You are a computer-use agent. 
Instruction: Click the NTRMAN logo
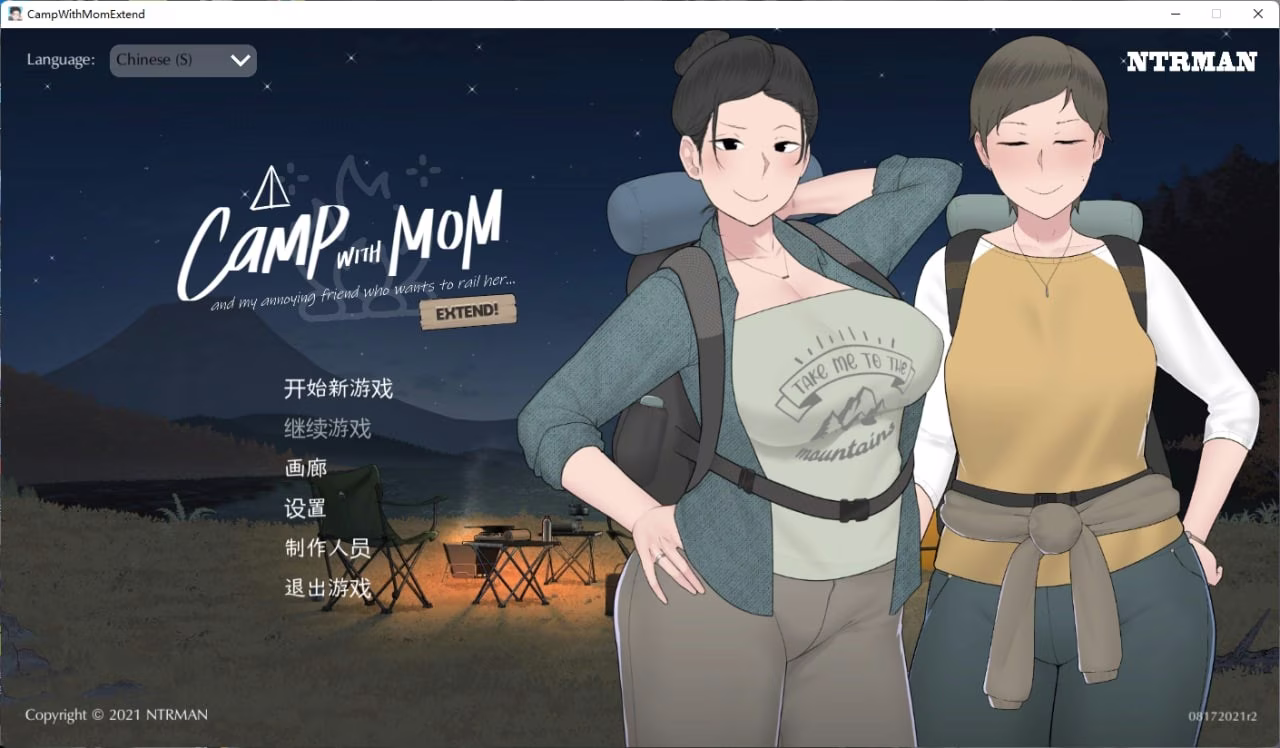click(x=1192, y=61)
